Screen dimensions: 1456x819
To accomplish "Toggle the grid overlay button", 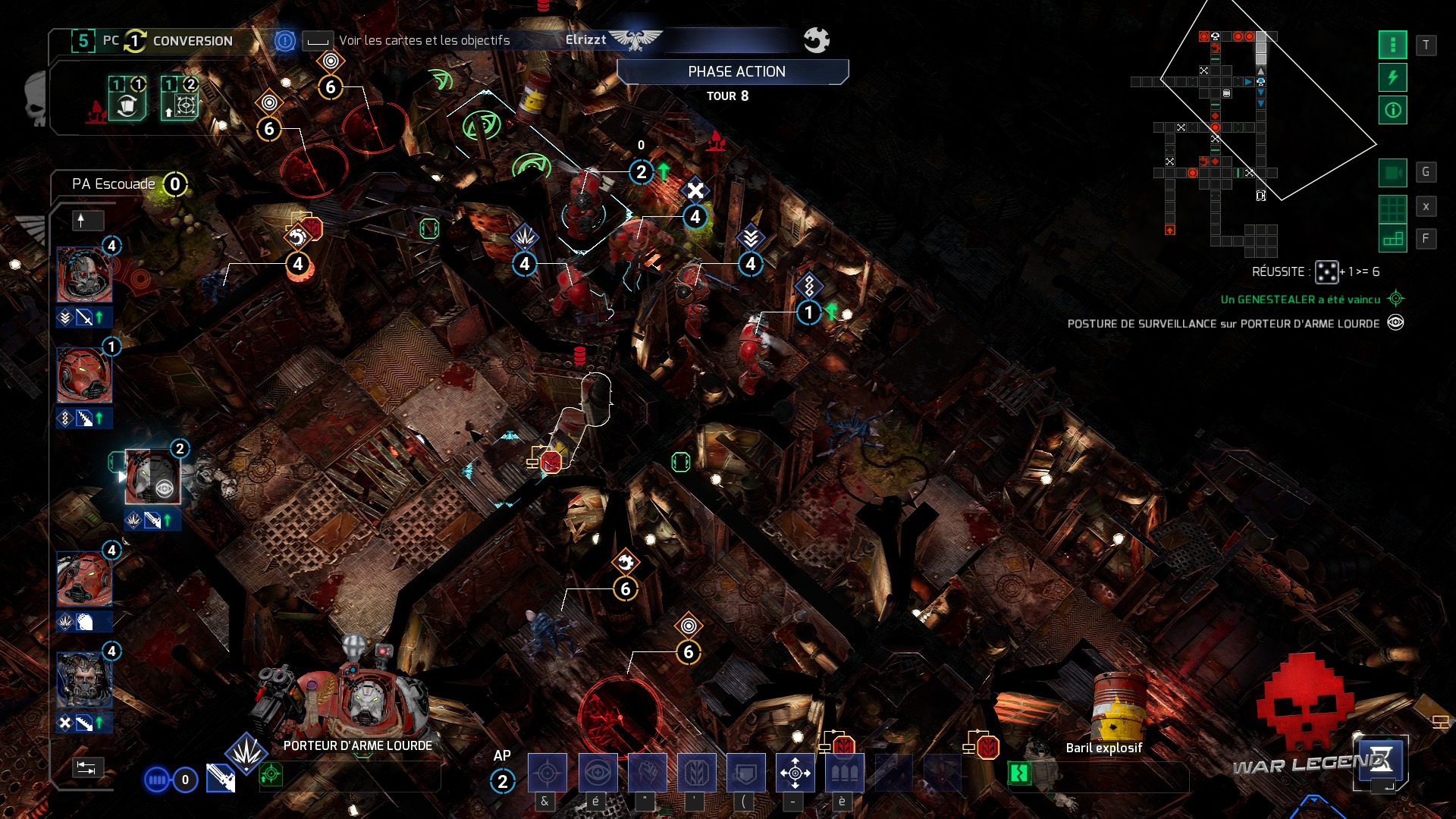I will pos(1392,206).
